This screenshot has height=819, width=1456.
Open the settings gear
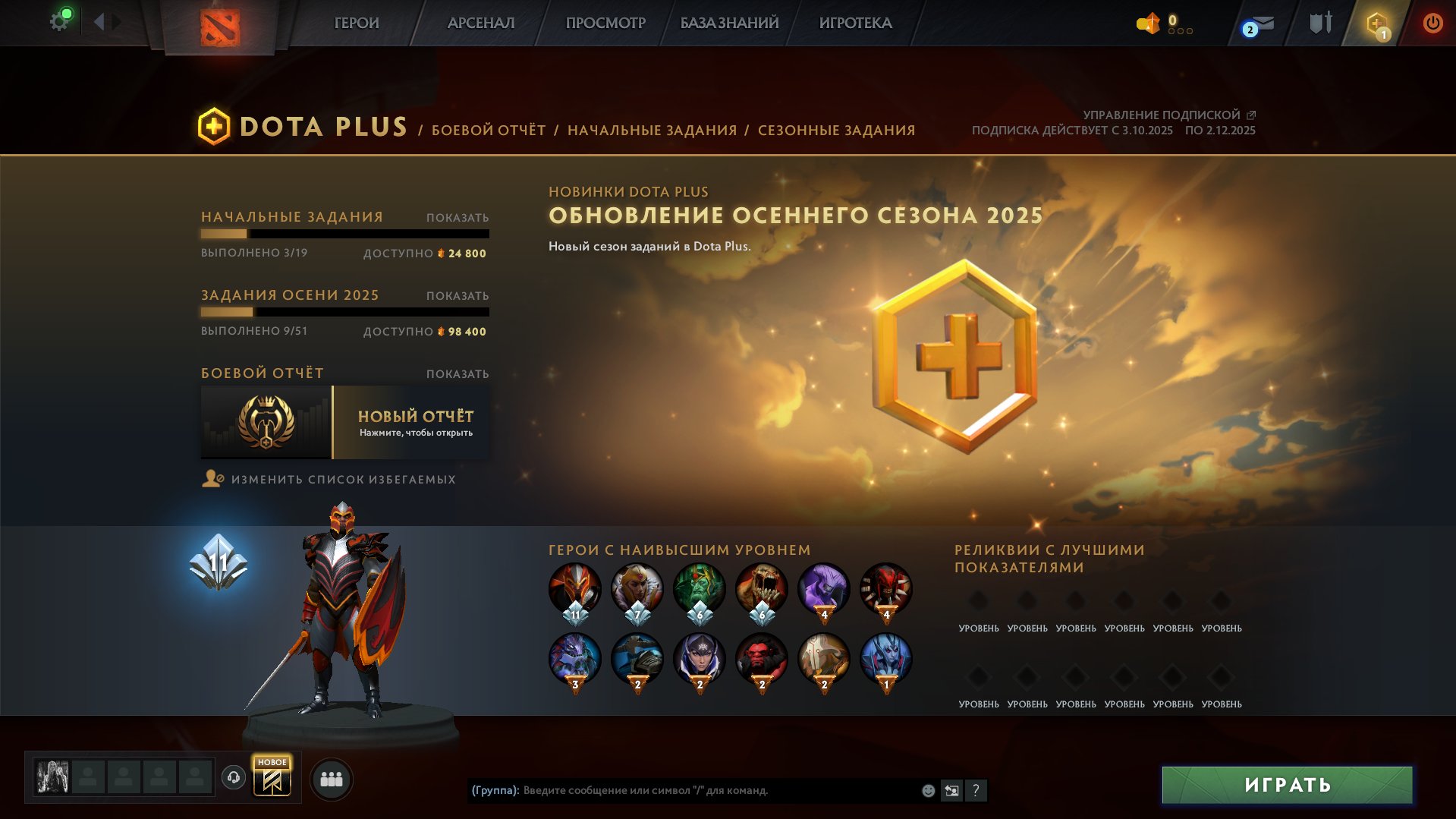point(58,20)
